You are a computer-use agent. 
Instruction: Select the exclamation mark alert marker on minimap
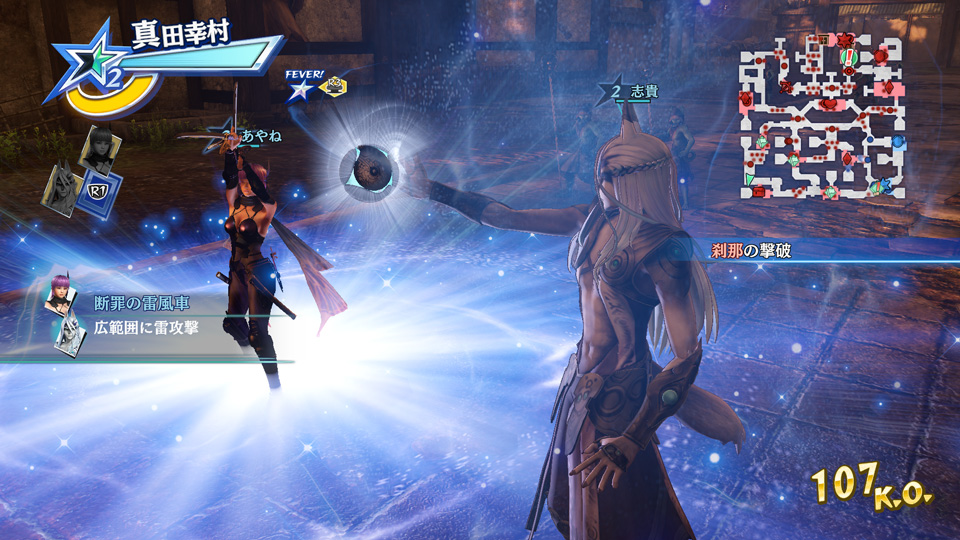coord(848,56)
